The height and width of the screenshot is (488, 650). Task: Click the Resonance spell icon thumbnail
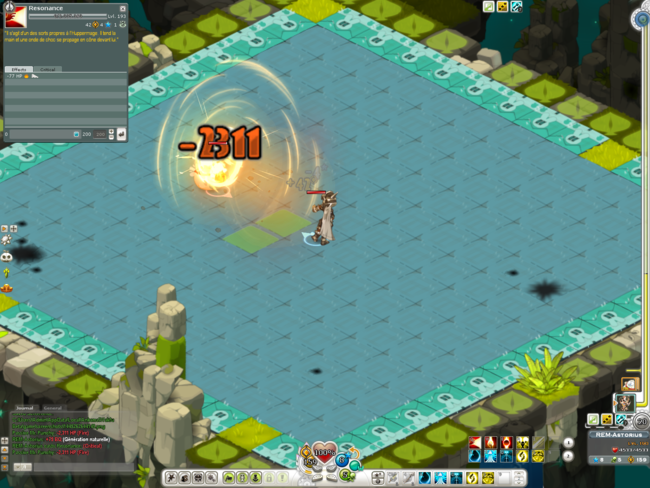coord(14,17)
